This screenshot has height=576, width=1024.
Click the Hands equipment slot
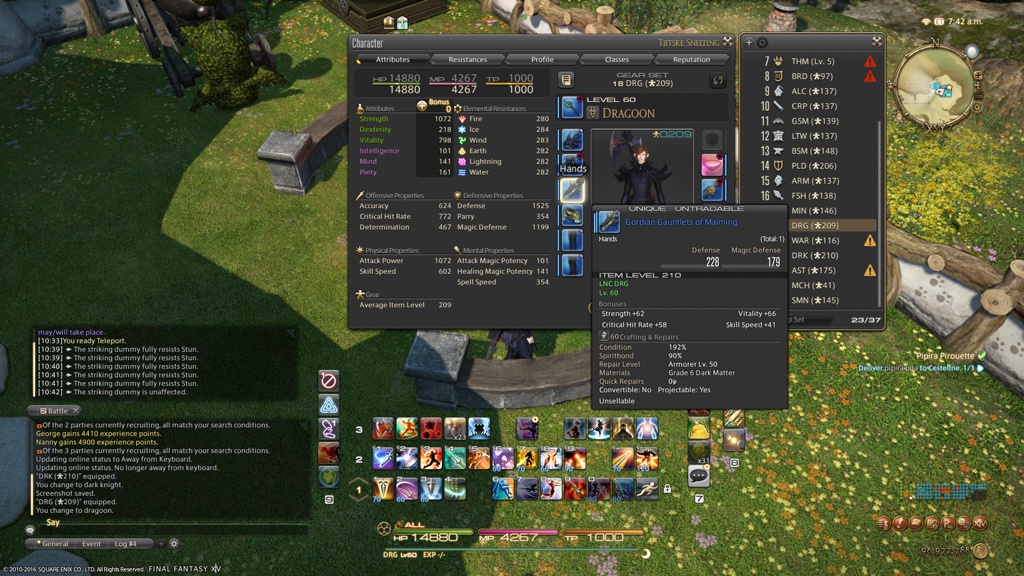click(x=572, y=189)
